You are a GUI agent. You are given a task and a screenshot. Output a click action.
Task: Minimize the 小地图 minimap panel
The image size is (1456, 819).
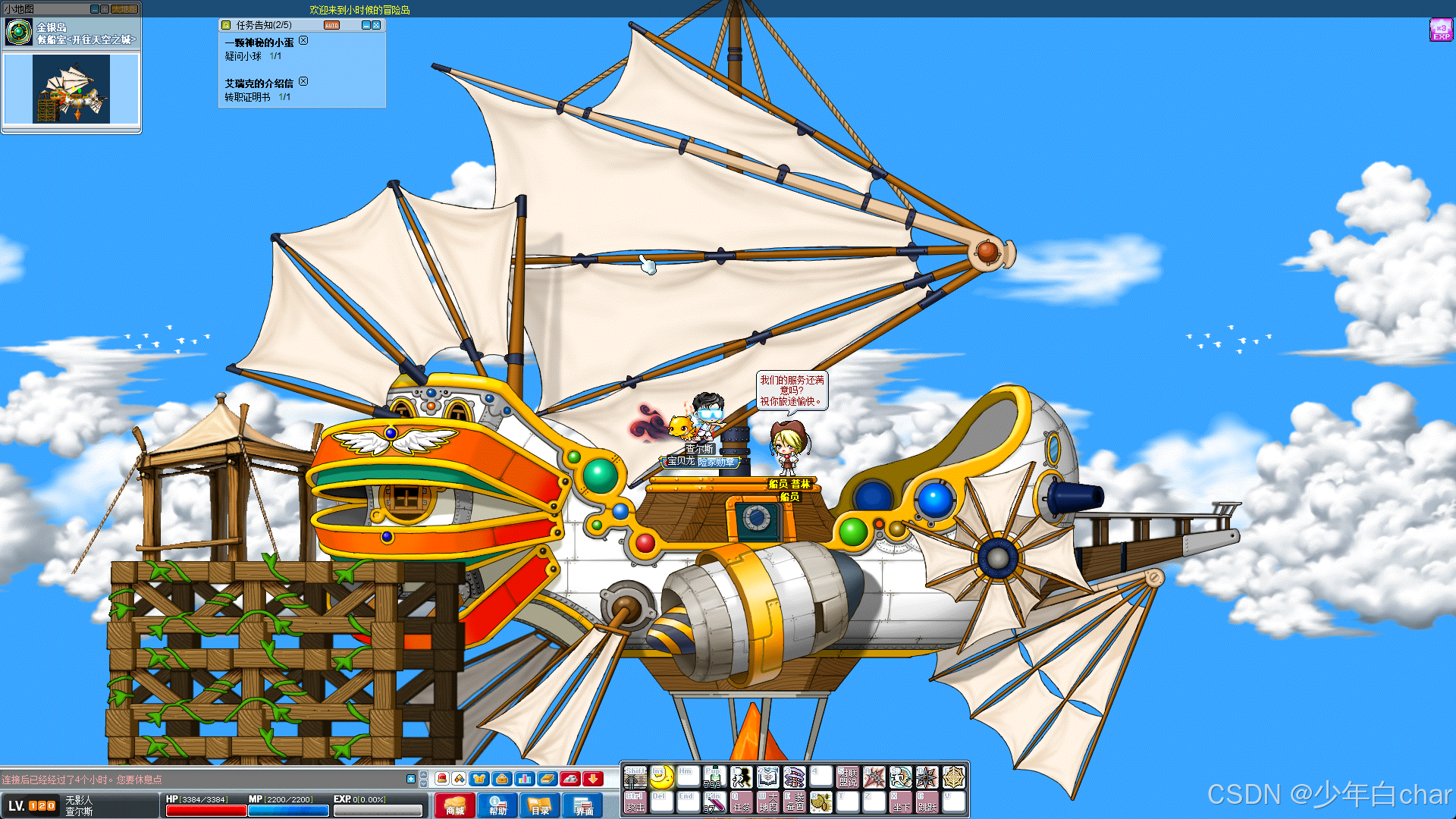[x=94, y=9]
